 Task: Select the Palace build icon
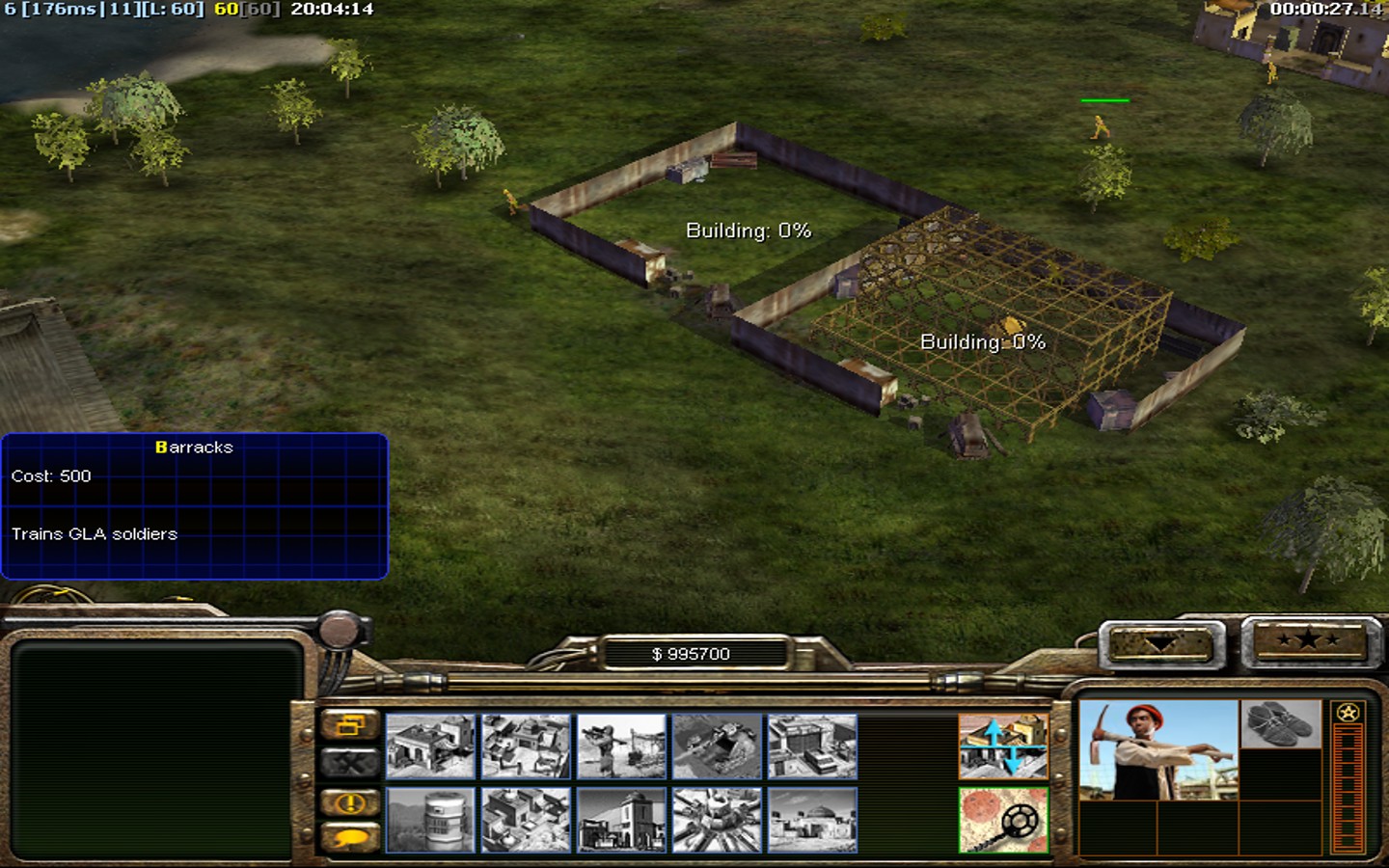point(526,820)
